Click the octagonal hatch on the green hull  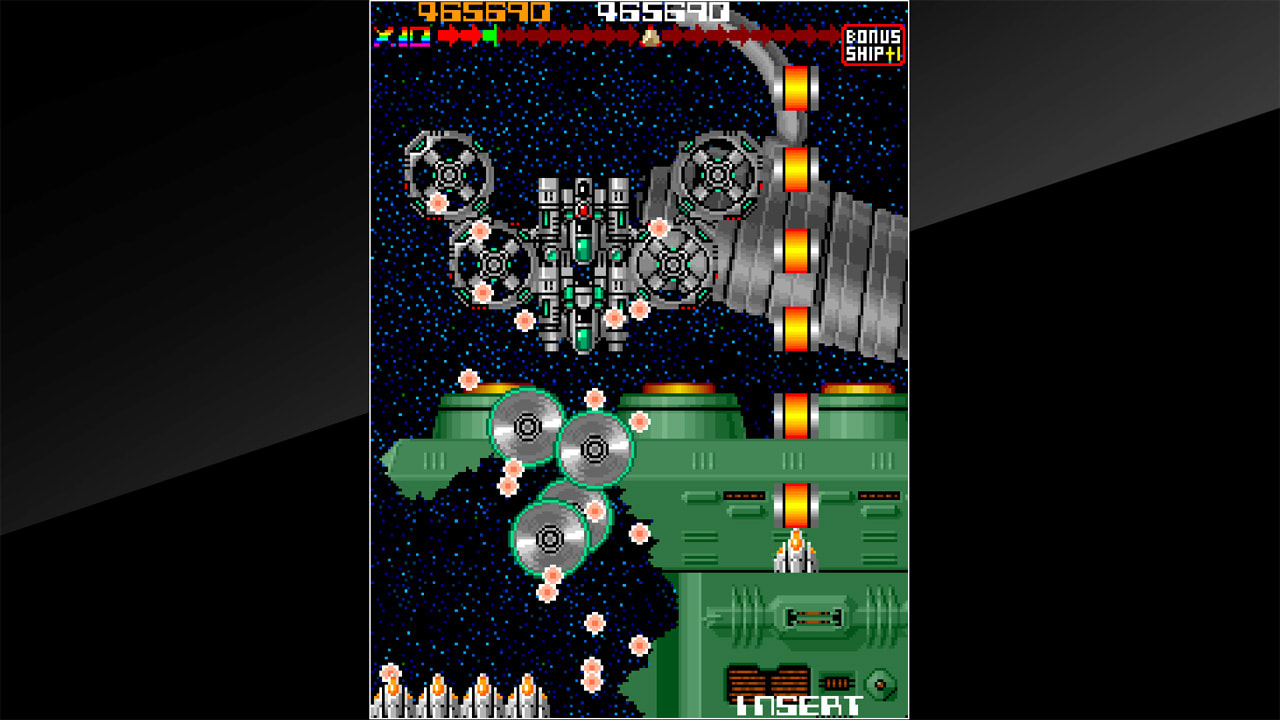point(880,683)
